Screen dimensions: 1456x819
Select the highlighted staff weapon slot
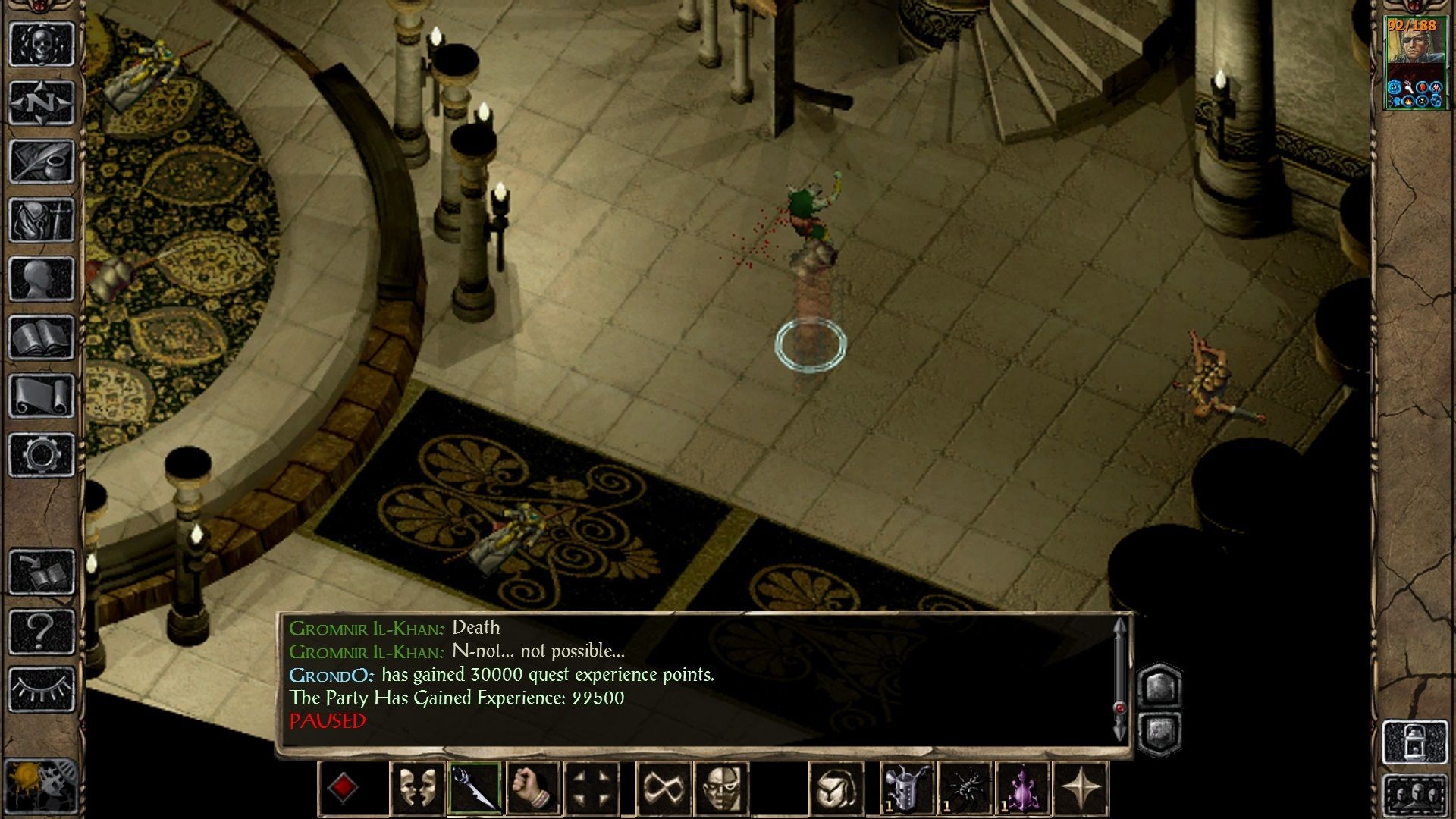click(x=474, y=788)
